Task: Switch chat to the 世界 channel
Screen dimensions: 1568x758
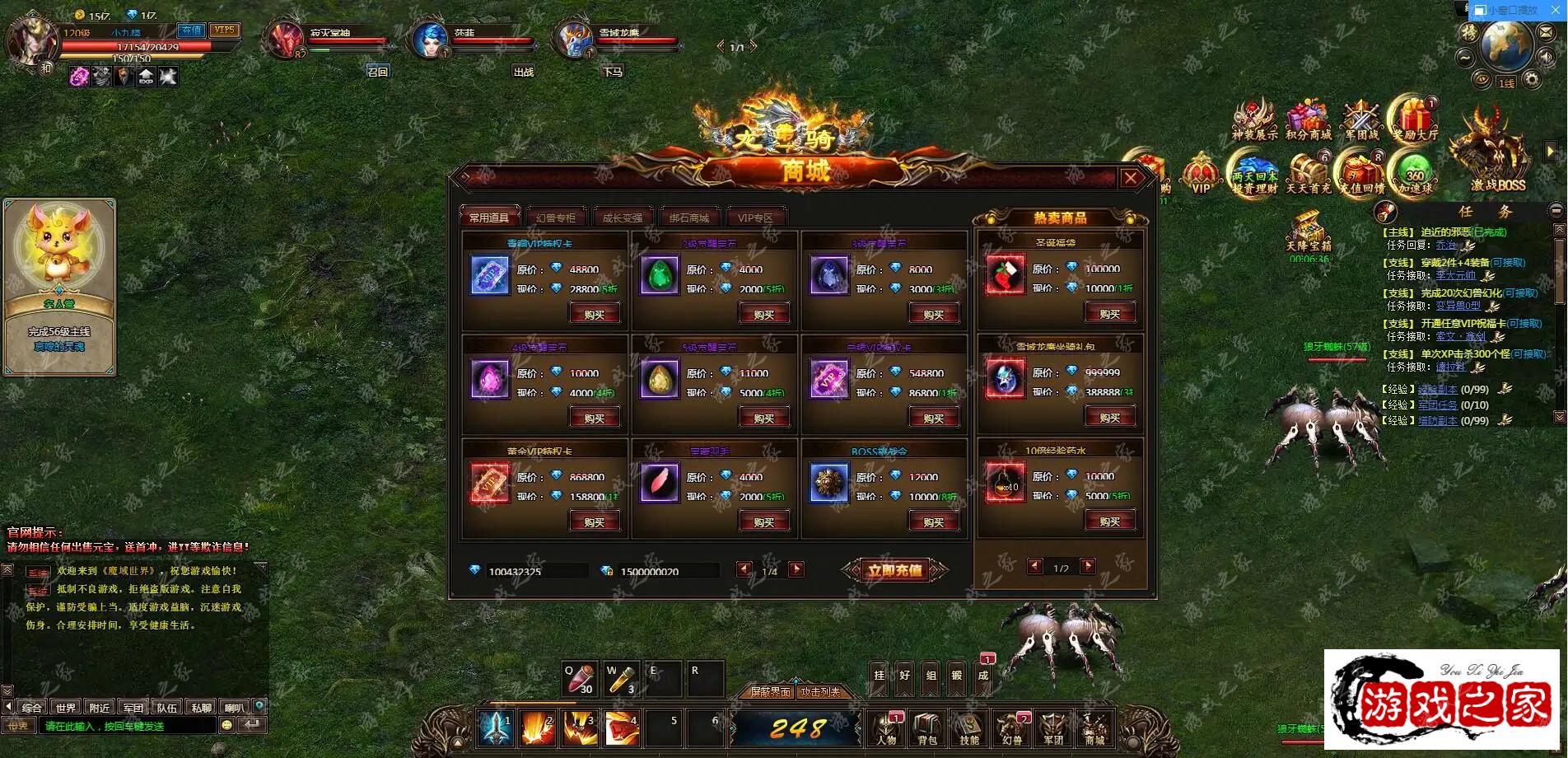Action: pos(66,707)
